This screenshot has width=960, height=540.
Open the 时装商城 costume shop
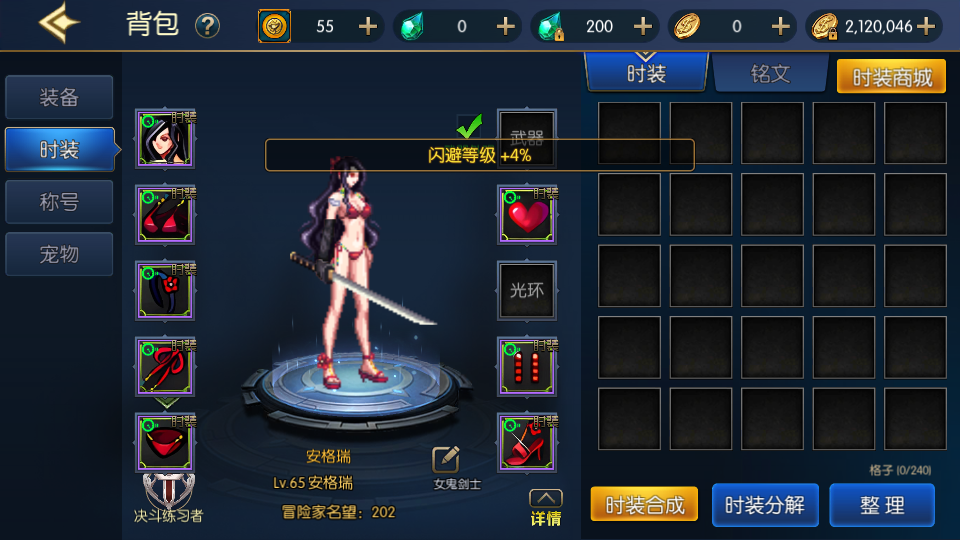(x=891, y=77)
